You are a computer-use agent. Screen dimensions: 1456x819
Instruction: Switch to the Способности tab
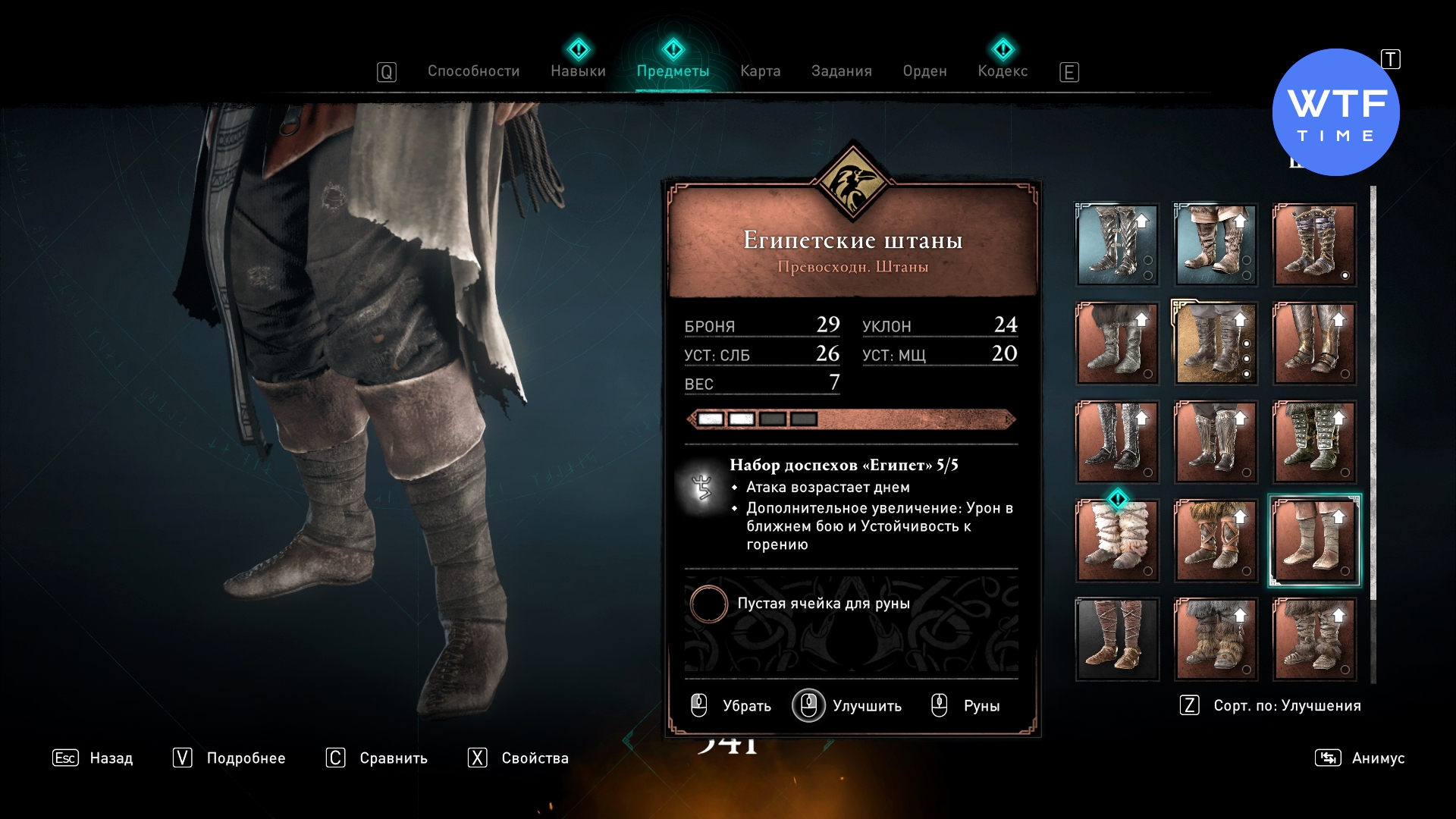(x=473, y=71)
